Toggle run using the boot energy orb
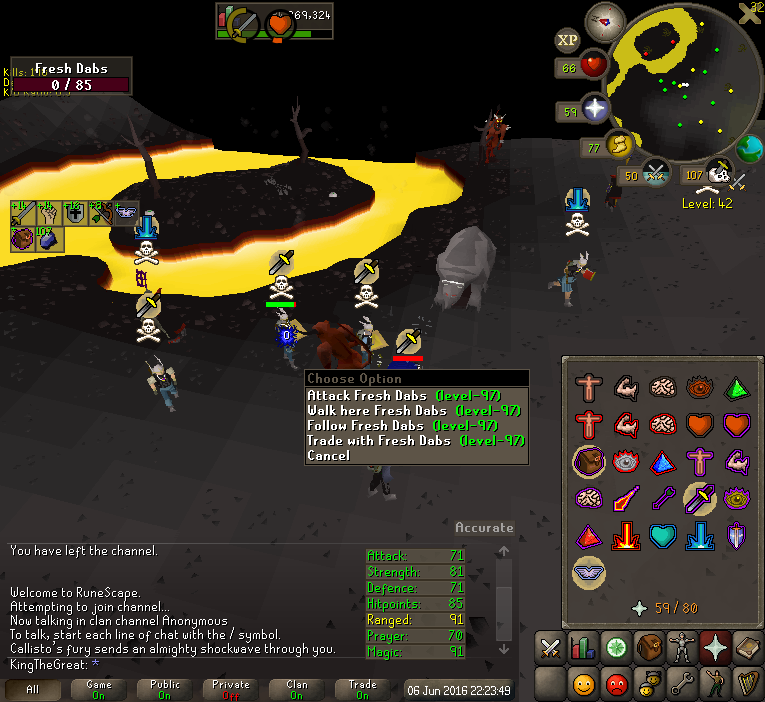The height and width of the screenshot is (702, 765). pyautogui.click(x=621, y=147)
